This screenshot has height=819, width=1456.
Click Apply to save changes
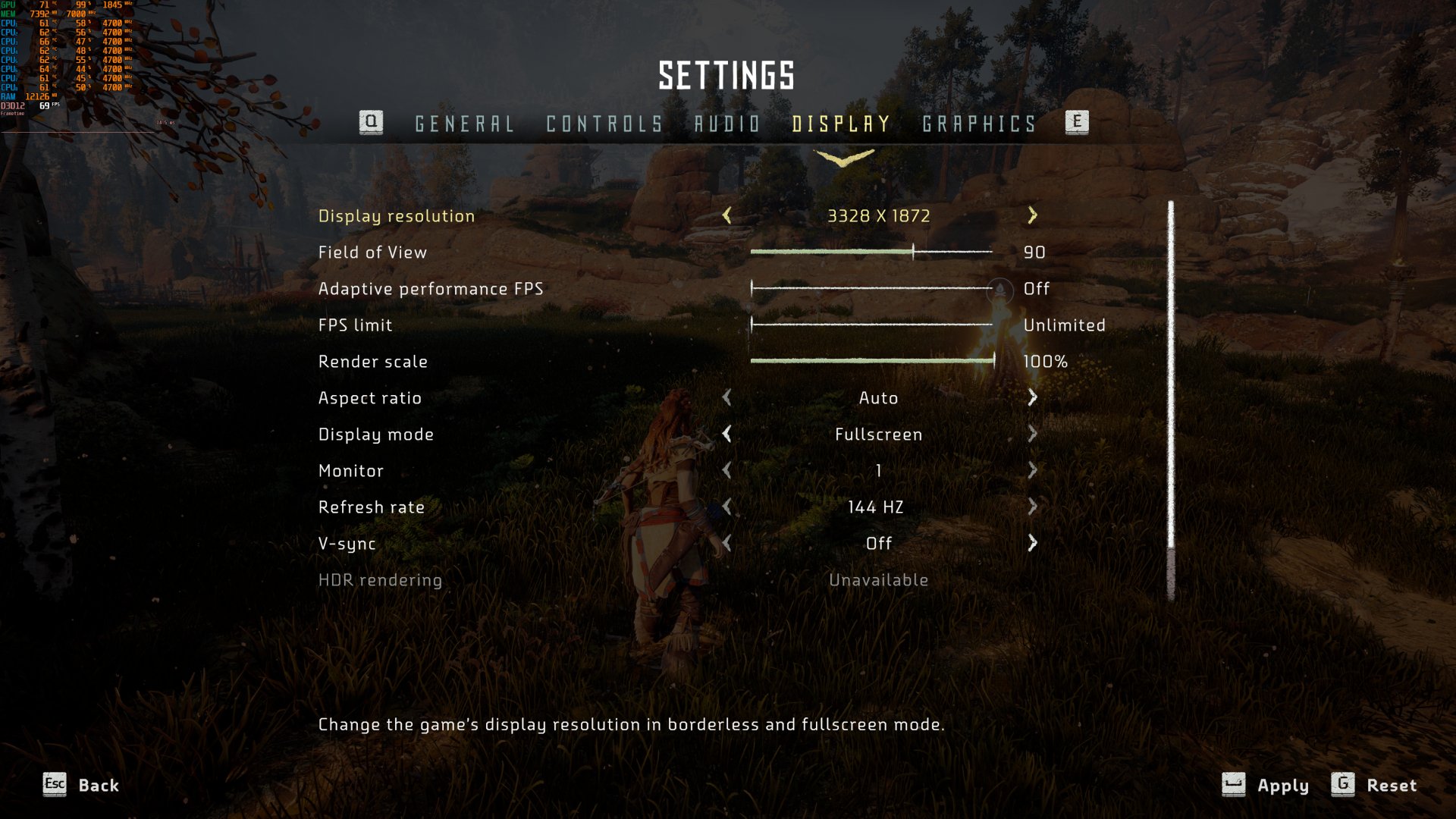(1282, 786)
